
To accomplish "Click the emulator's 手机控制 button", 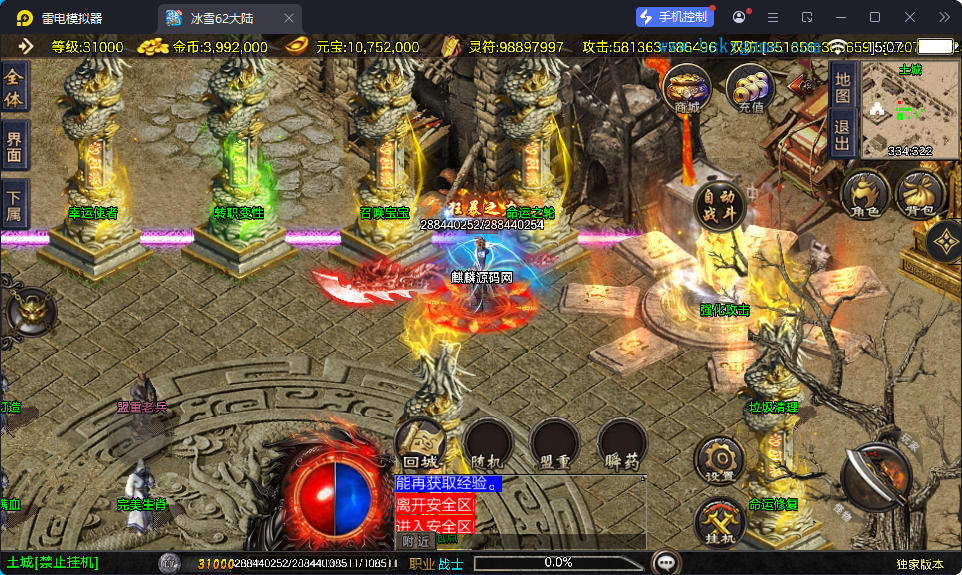I will point(675,17).
